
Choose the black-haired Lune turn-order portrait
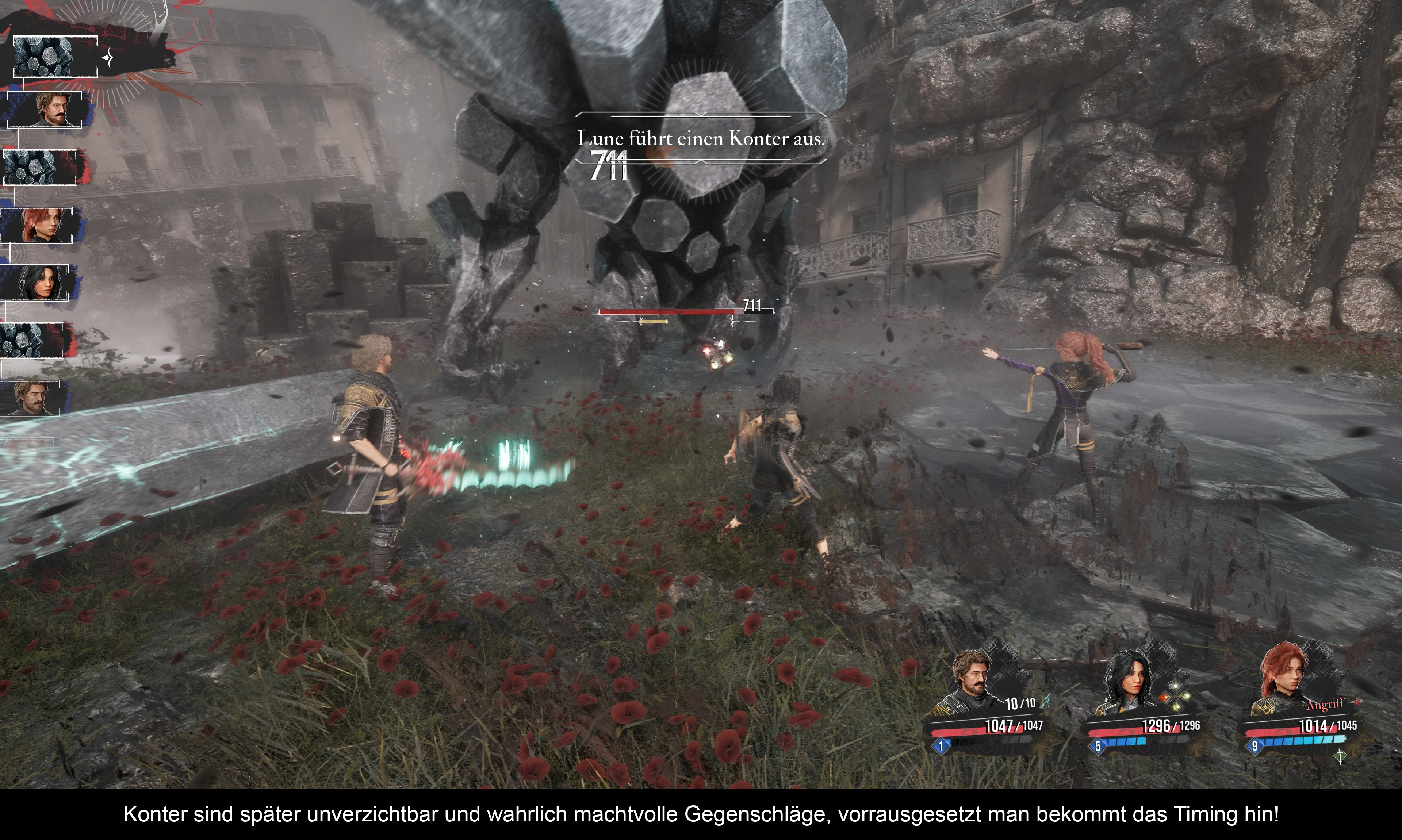pos(35,283)
